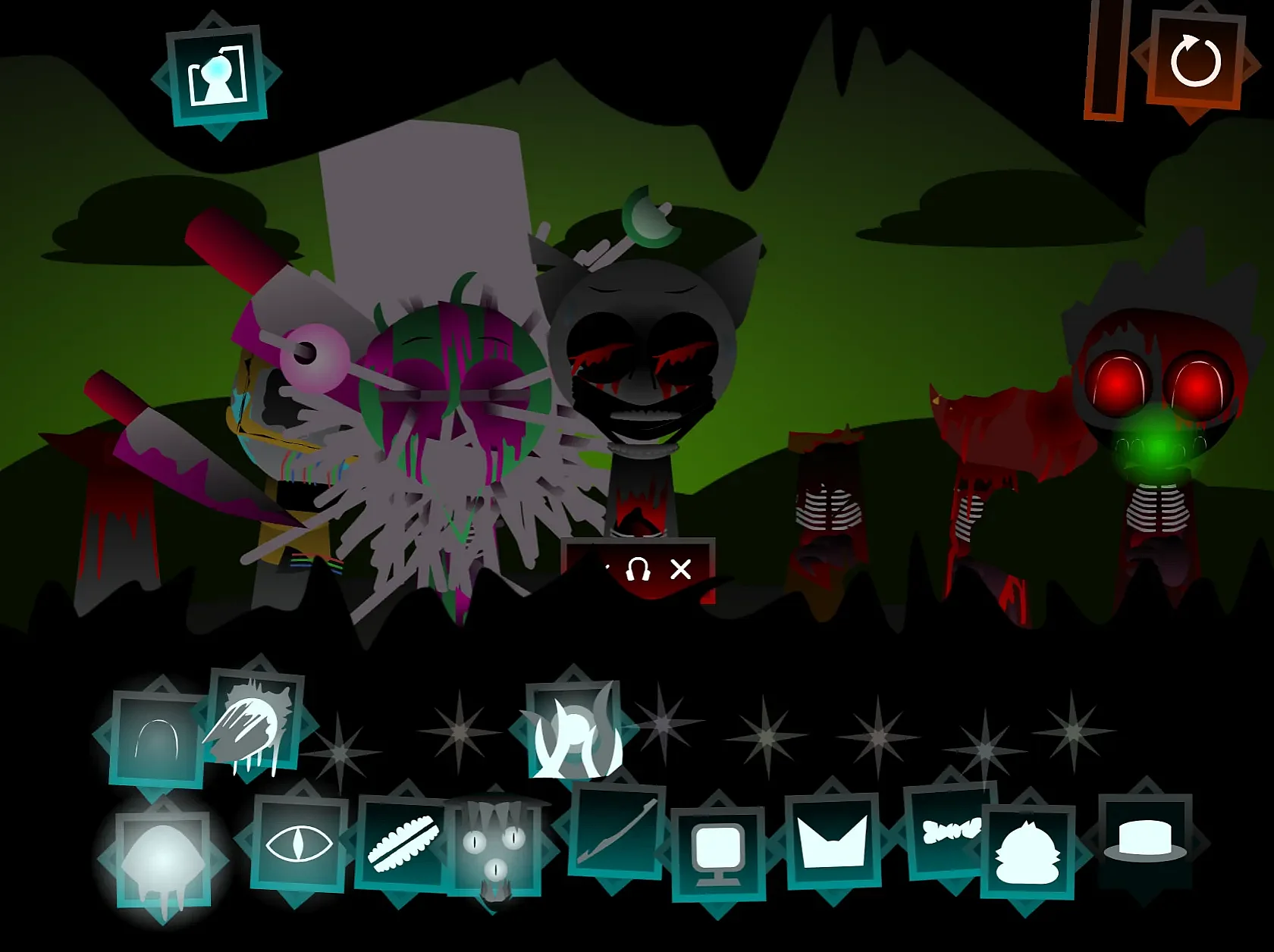Solo the character with the headphones button
This screenshot has width=1274, height=952.
click(638, 569)
